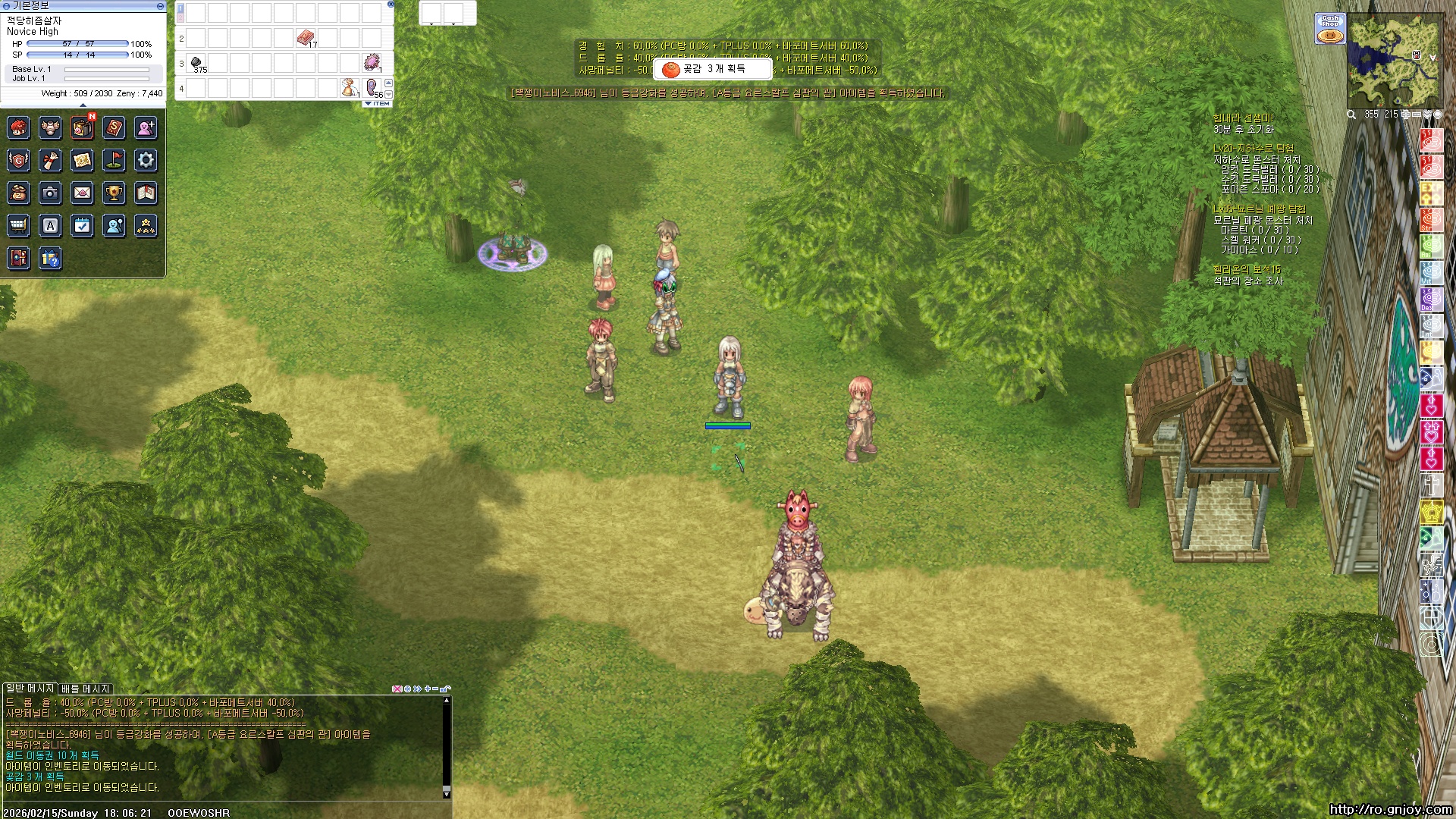The image size is (1456, 819).
Task: Switch to the 배틀 메시지 chat tab
Action: 86,689
